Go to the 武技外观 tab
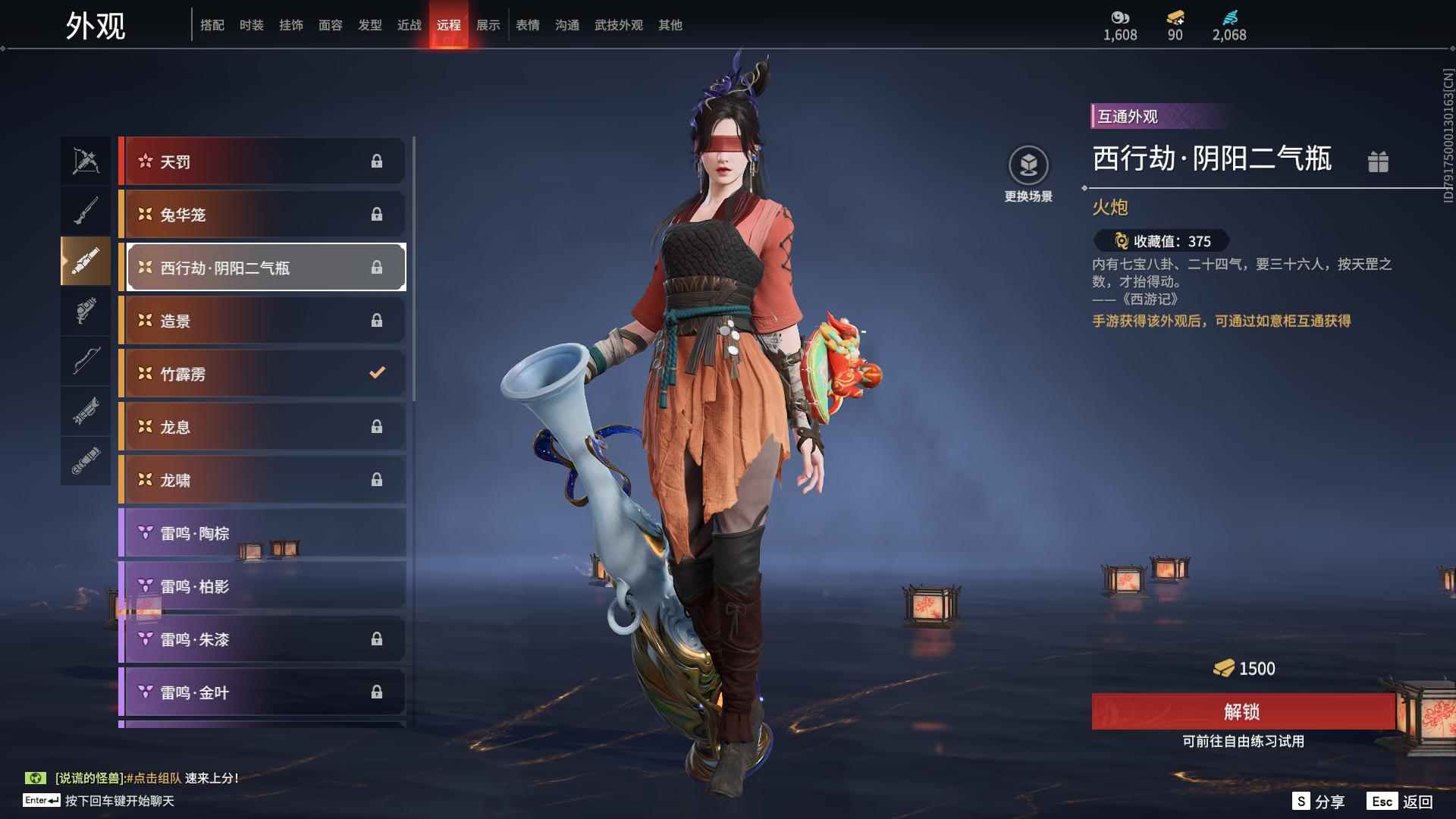Image resolution: width=1456 pixels, height=819 pixels. pyautogui.click(x=618, y=25)
